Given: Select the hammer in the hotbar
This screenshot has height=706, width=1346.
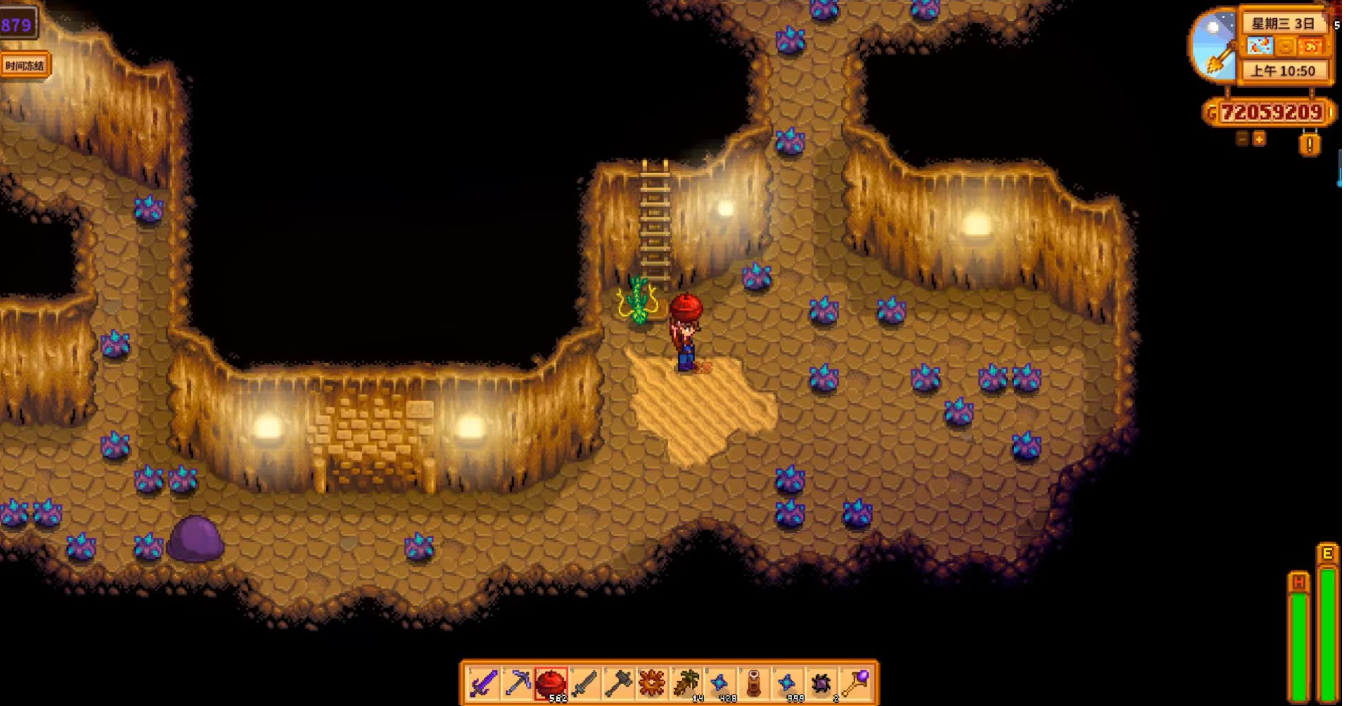Looking at the screenshot, I should (x=619, y=684).
